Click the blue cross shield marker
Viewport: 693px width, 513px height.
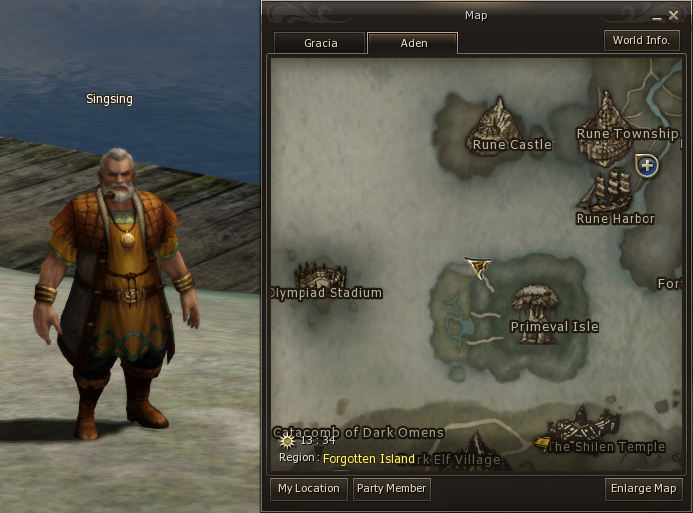point(648,165)
